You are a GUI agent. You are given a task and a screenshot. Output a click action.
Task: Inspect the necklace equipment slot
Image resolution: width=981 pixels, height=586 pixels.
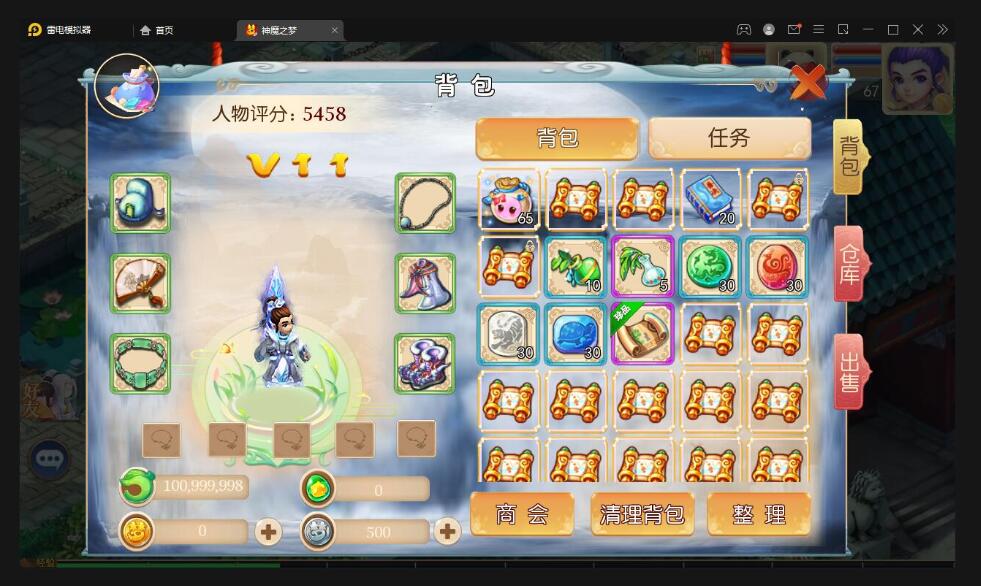click(x=425, y=204)
